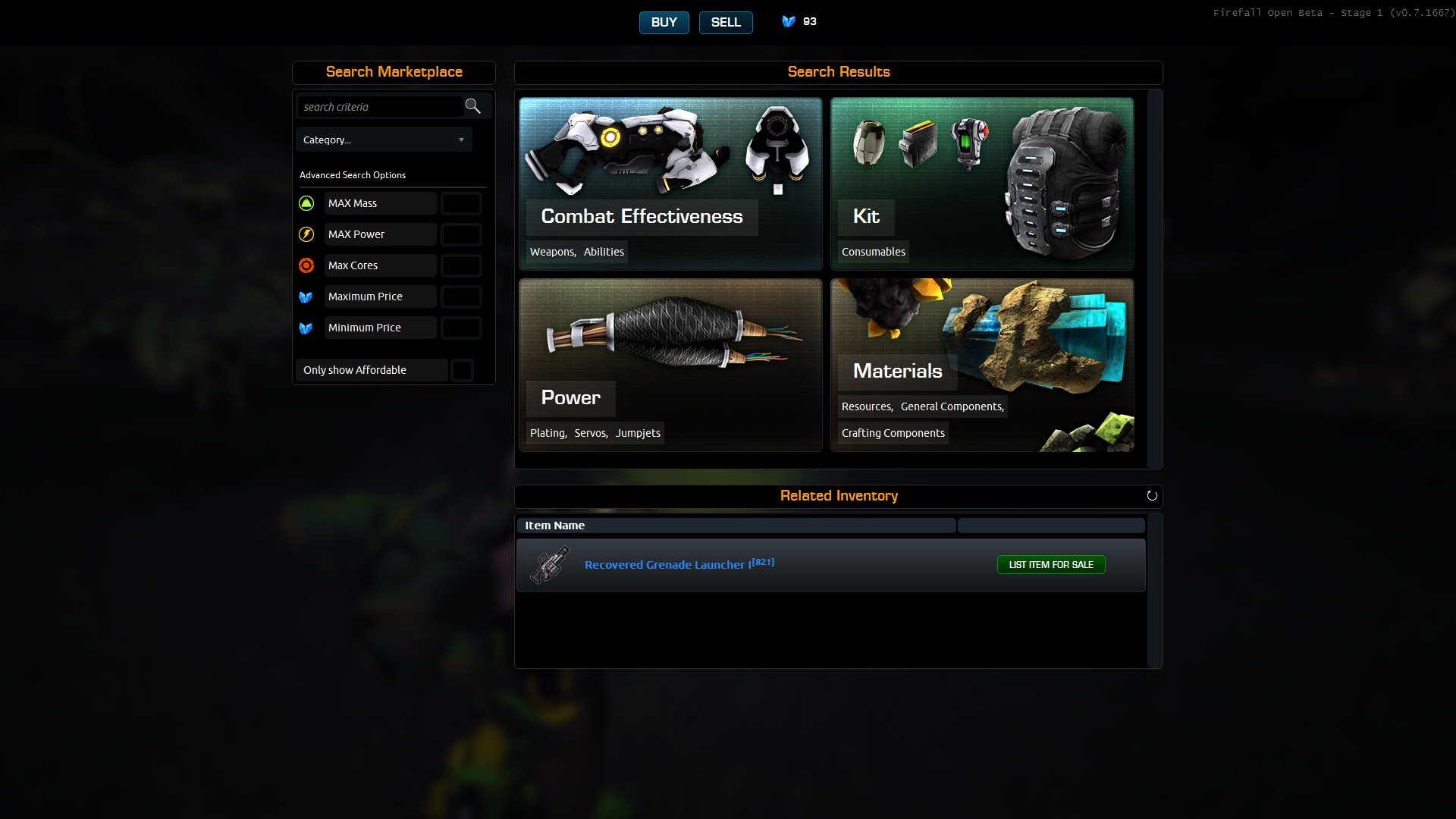The image size is (1456, 819).
Task: List the Recovered Grenade Launcher for sale
Action: coord(1050,565)
